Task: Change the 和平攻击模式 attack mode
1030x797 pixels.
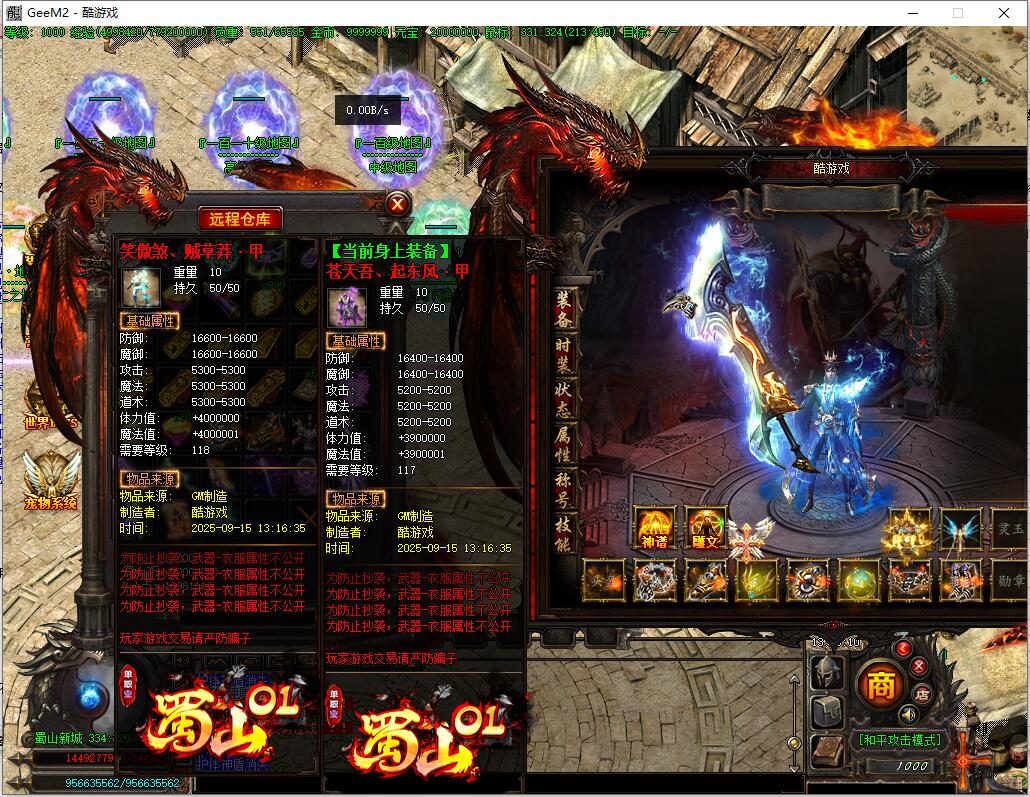Action: 898,740
